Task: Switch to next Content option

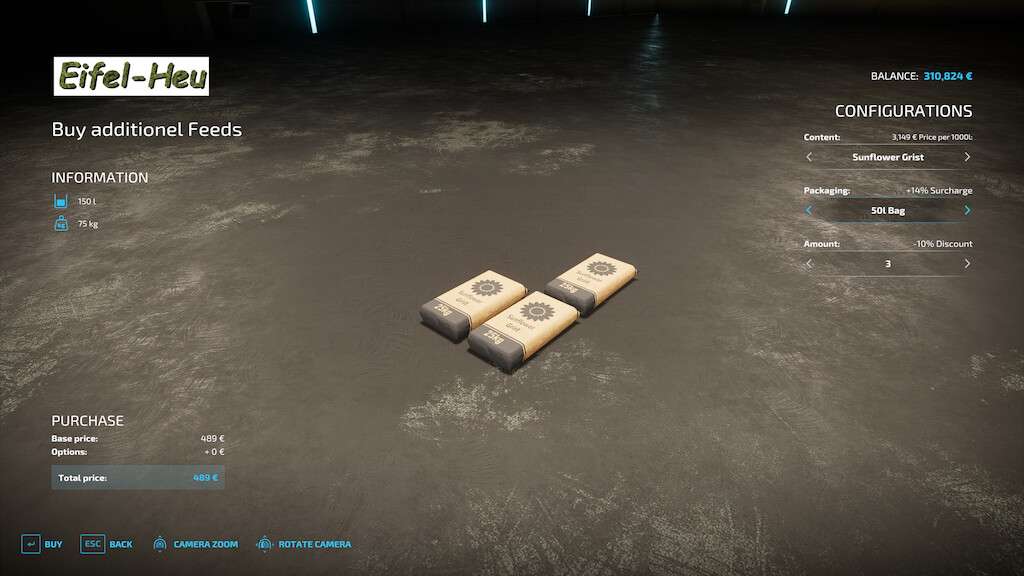Action: click(967, 157)
